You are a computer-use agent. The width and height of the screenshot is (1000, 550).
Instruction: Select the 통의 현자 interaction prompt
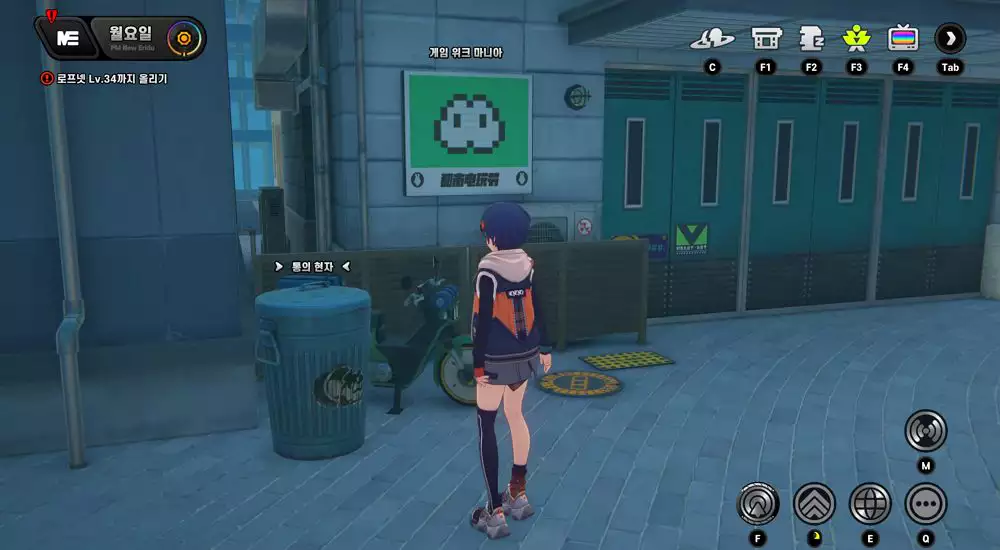(x=312, y=267)
